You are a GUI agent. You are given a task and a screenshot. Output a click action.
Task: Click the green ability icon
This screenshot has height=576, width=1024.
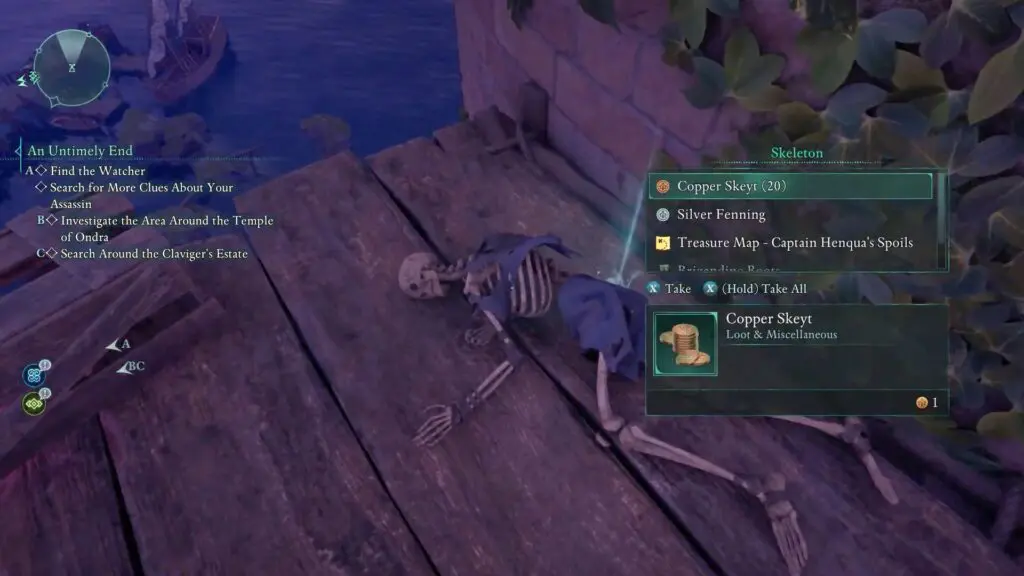pos(33,404)
